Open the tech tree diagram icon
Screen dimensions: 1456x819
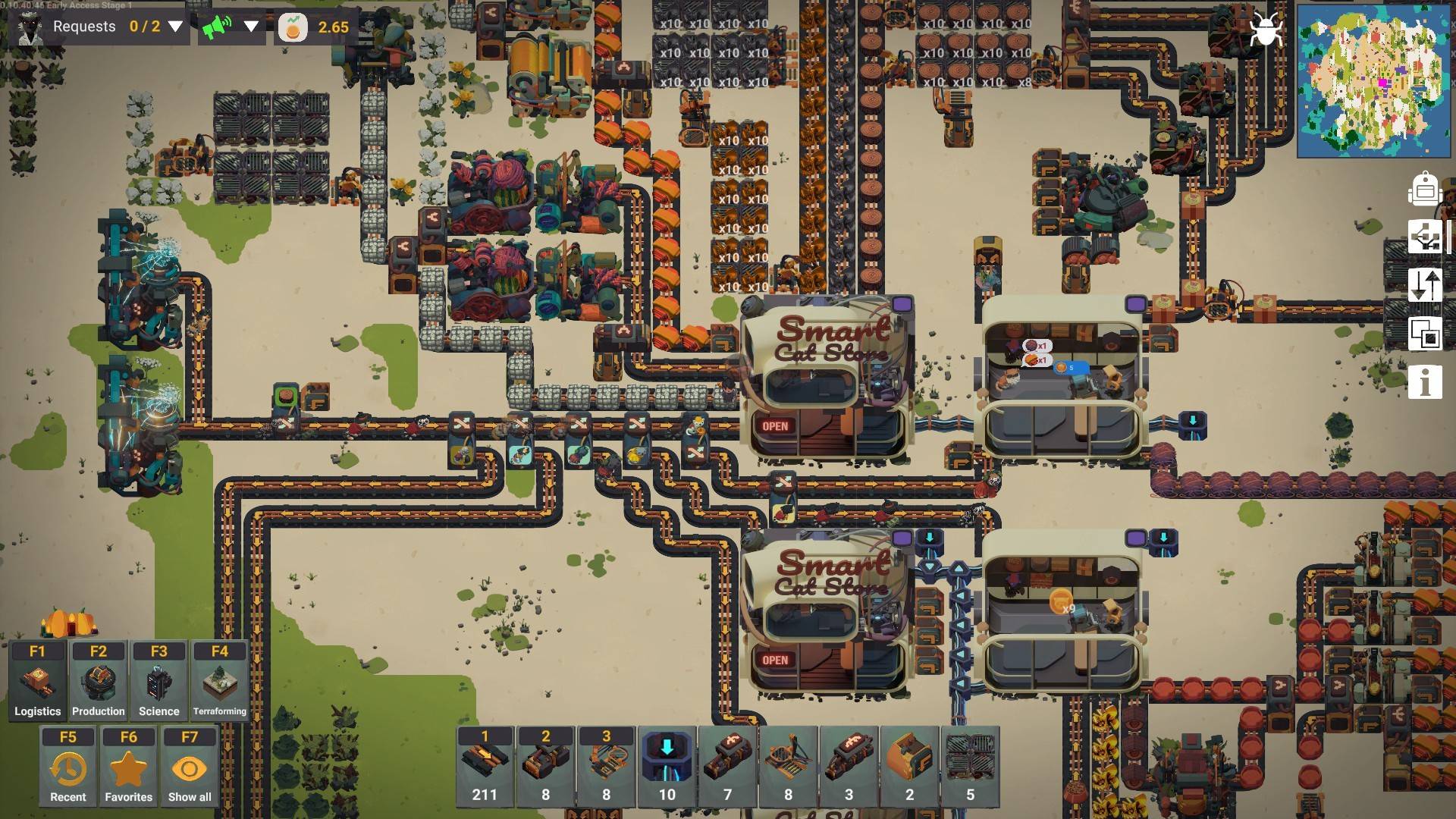pos(1424,237)
